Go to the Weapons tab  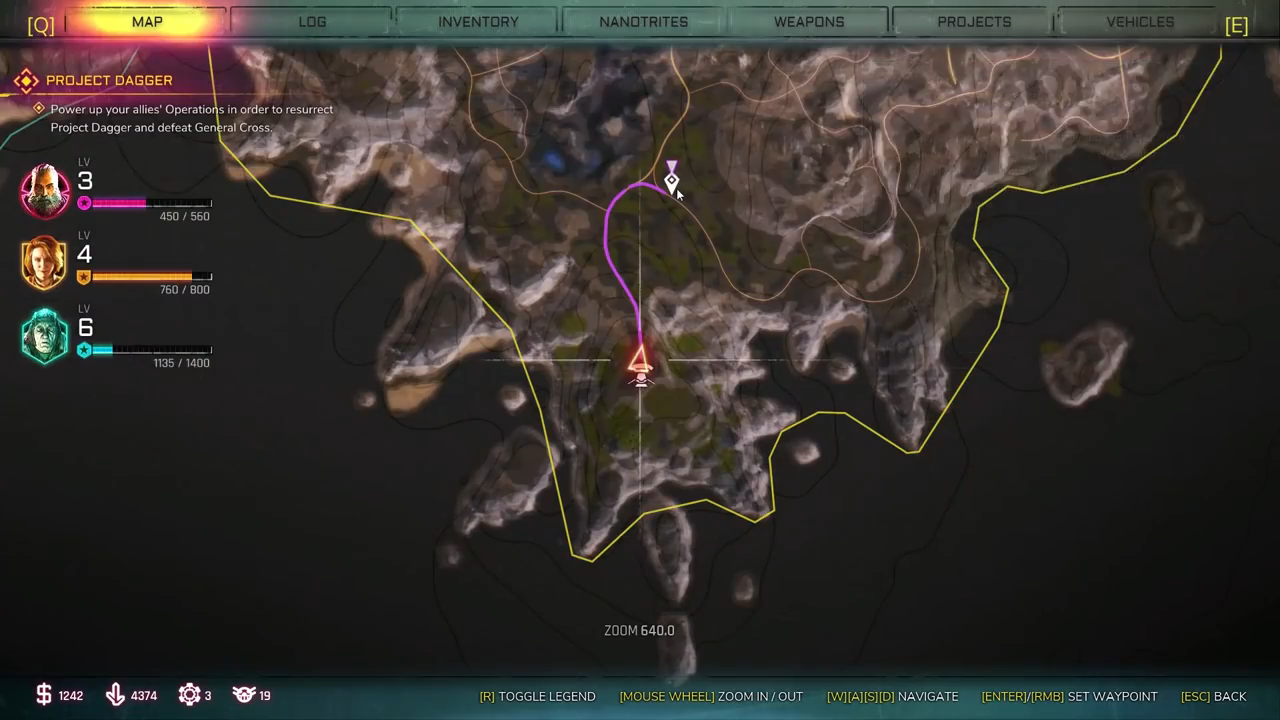pyautogui.click(x=809, y=22)
